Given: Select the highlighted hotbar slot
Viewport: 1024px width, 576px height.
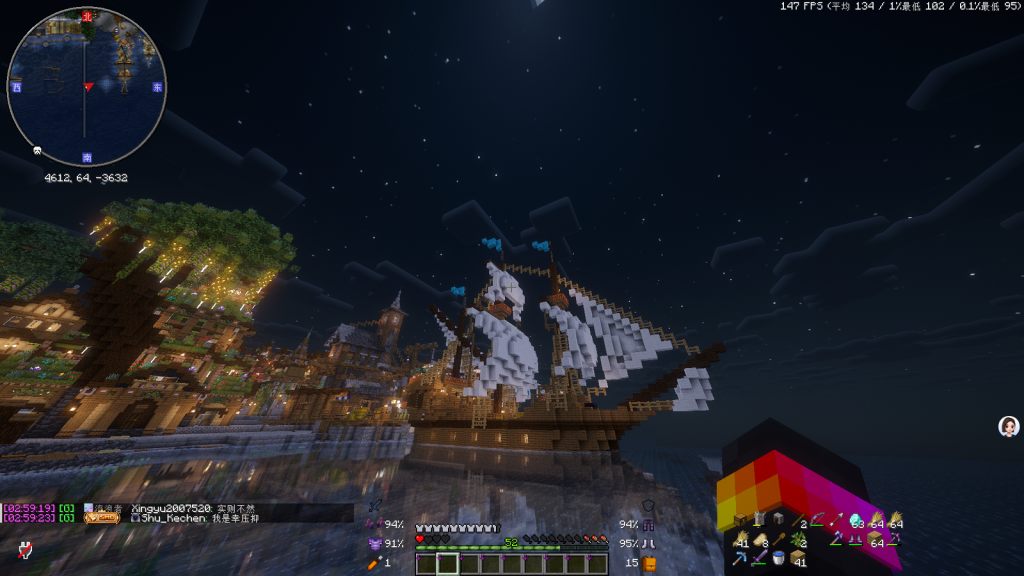Looking at the screenshot, I should click(447, 564).
